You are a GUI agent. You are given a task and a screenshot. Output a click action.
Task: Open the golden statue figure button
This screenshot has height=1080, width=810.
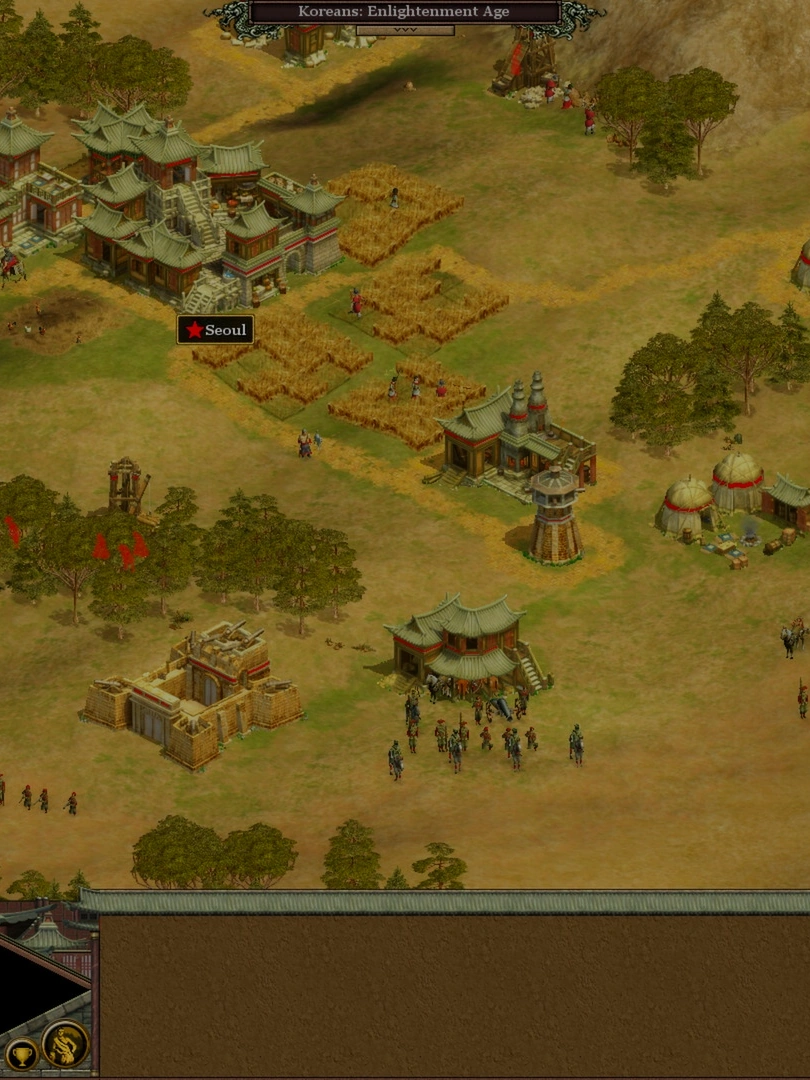pos(65,1045)
